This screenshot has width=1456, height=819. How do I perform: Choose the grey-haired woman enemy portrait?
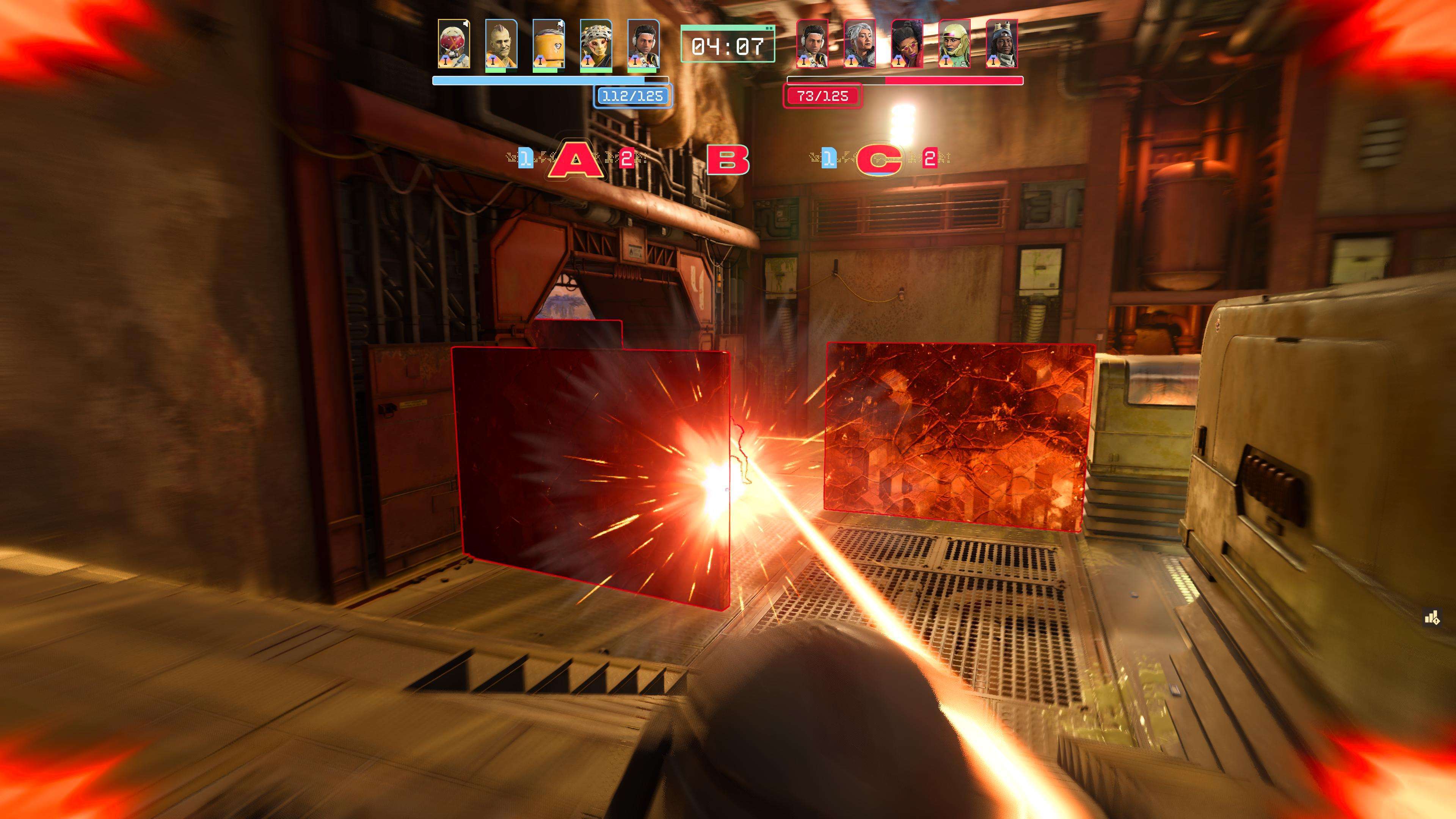(860, 44)
